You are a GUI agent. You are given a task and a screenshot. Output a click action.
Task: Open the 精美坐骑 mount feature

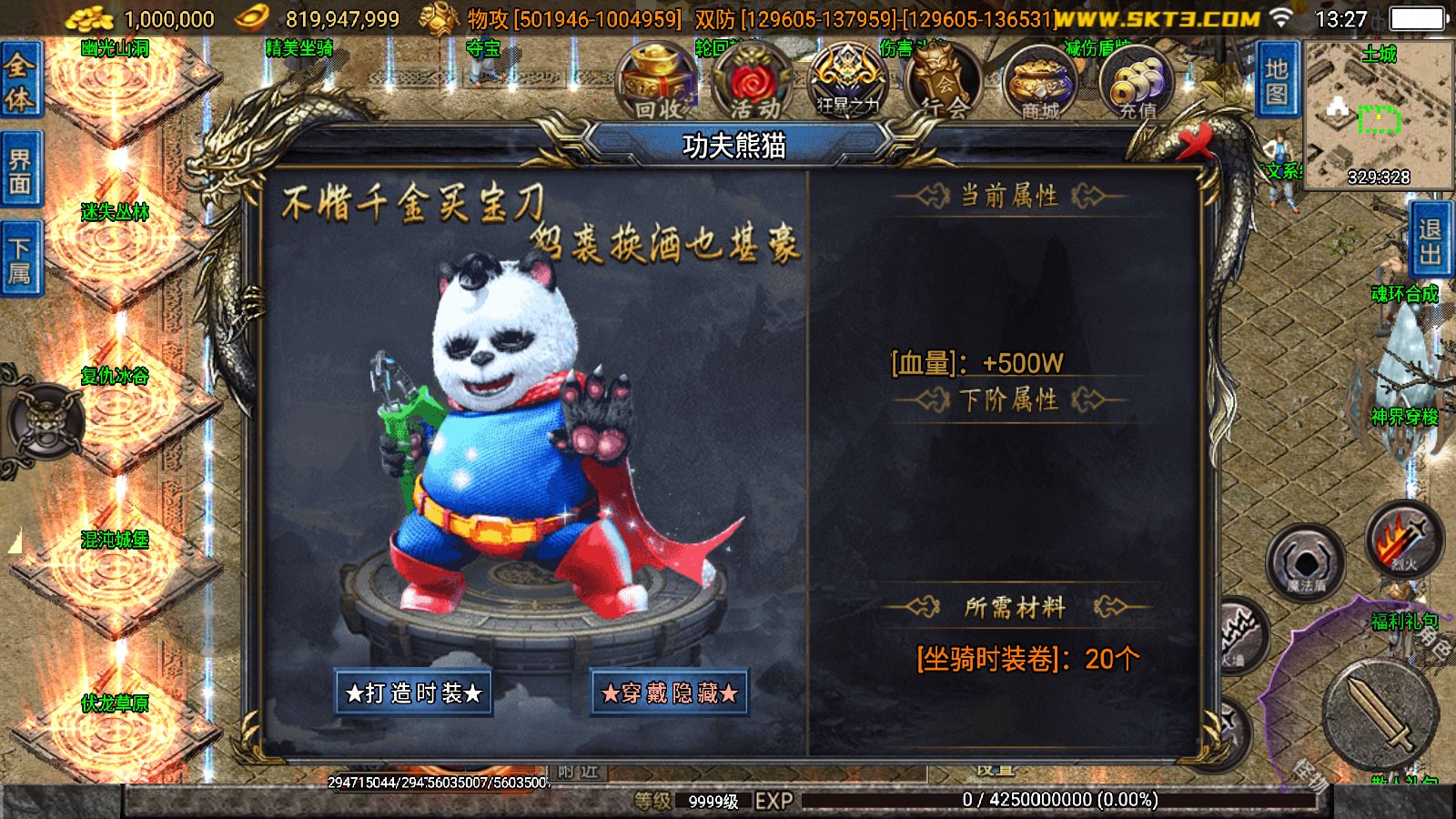pos(300,45)
